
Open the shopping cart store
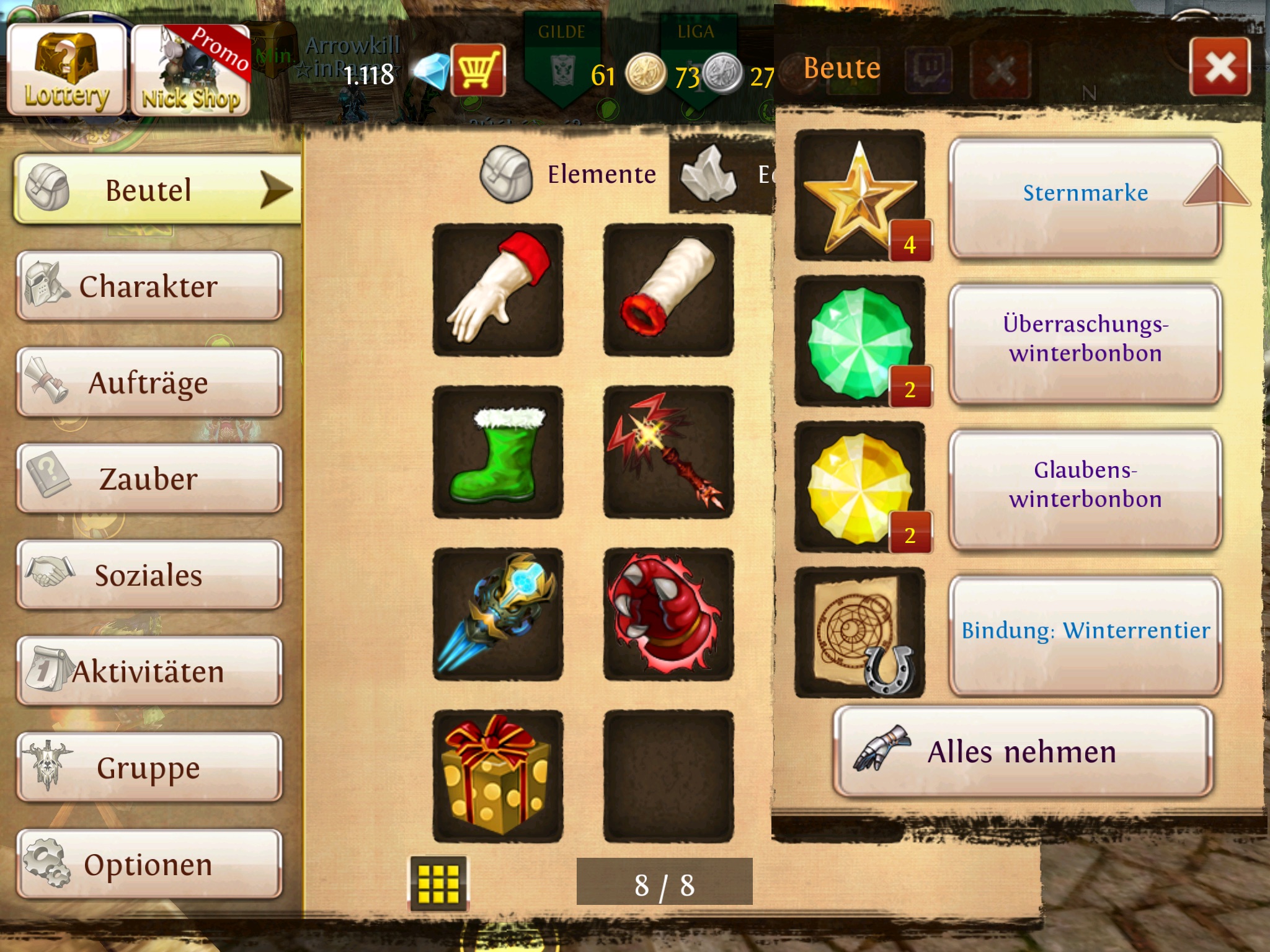tap(477, 69)
